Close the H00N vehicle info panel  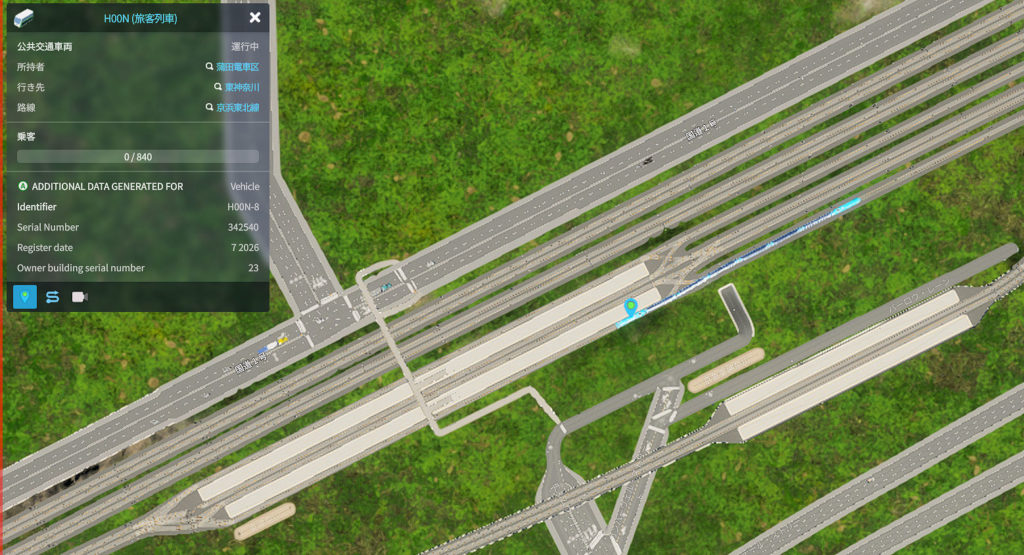click(255, 18)
